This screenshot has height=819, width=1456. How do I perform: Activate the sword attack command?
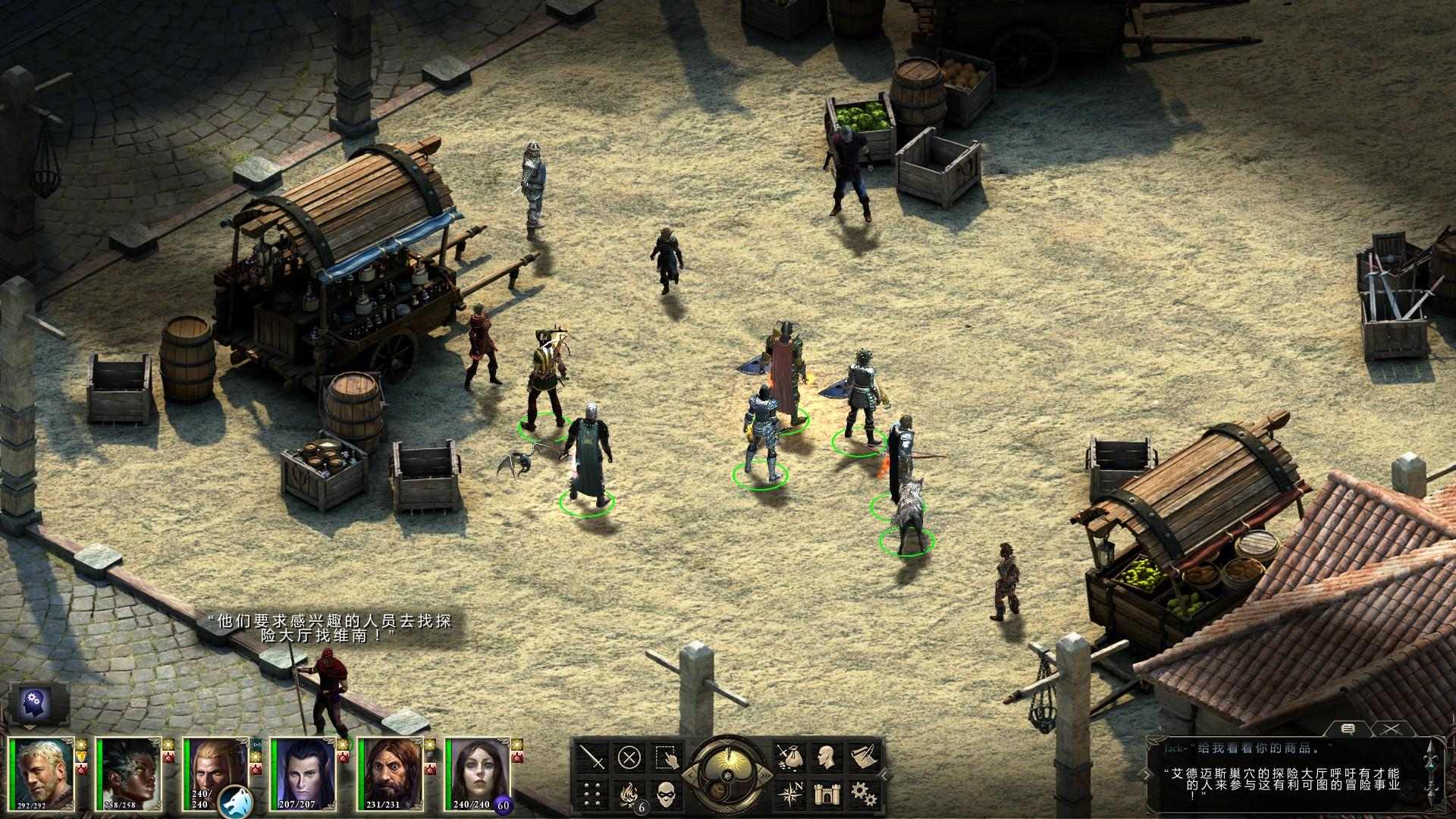pos(593,757)
